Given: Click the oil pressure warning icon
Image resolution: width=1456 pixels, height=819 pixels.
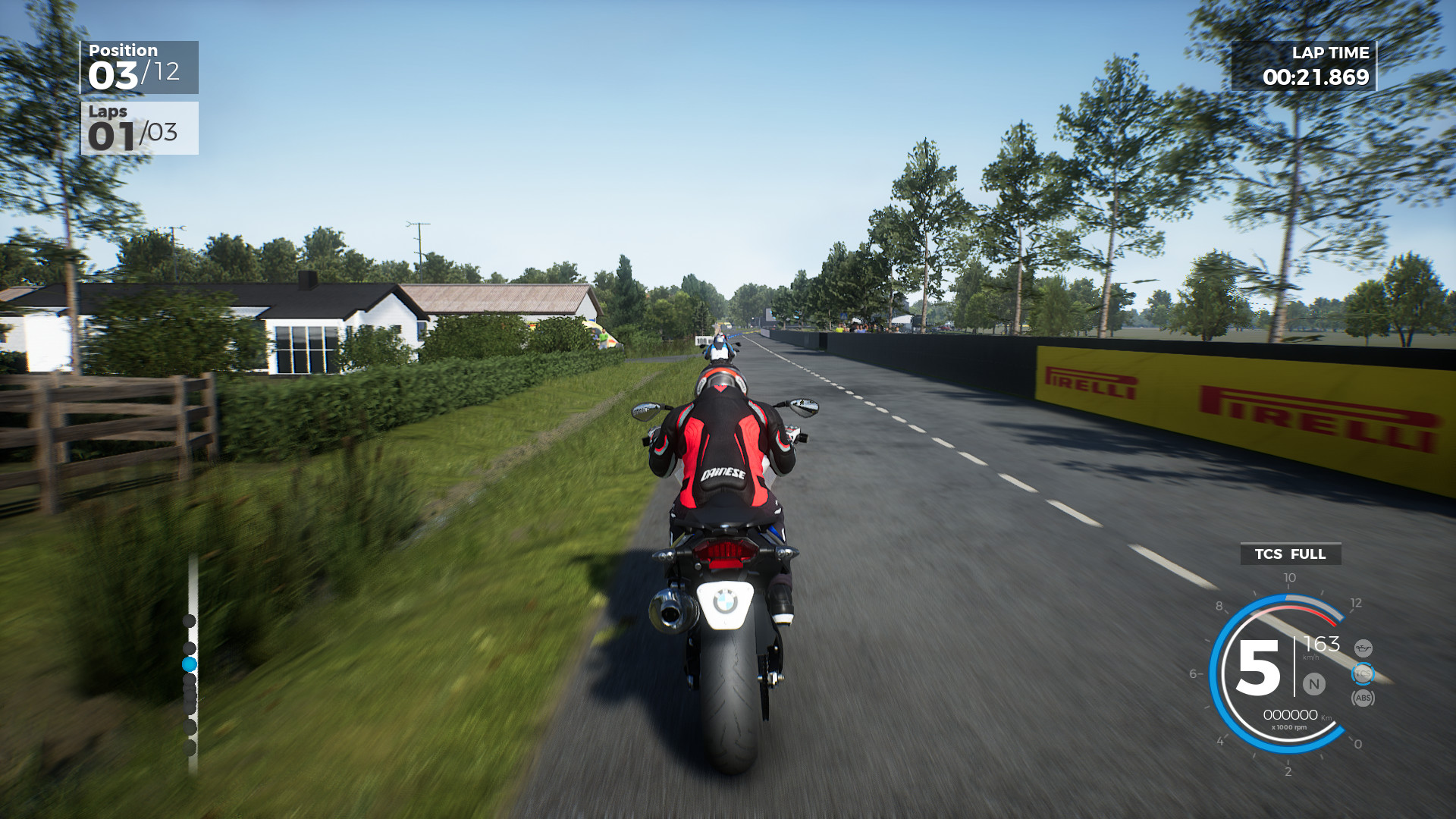Looking at the screenshot, I should pyautogui.click(x=1363, y=647).
